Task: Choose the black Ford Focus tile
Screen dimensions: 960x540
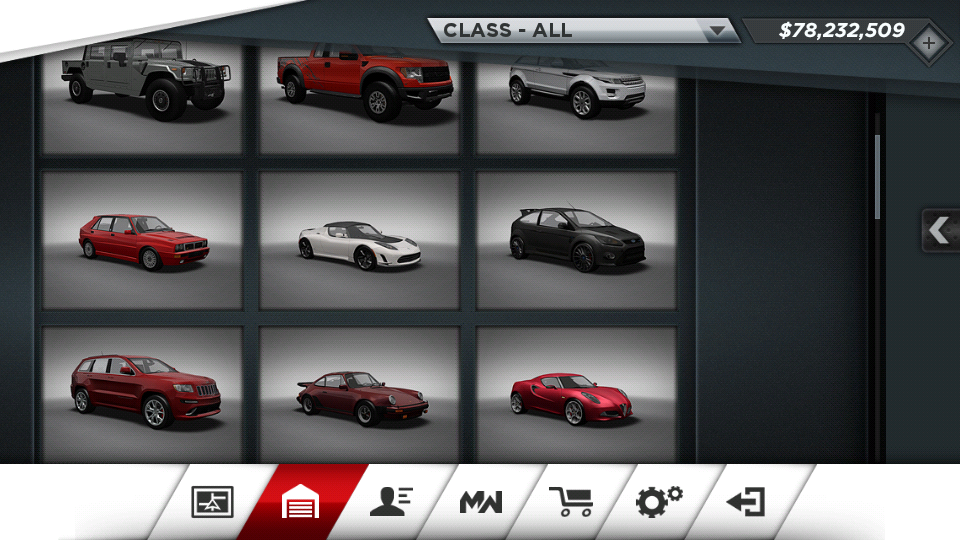Action: (x=577, y=240)
